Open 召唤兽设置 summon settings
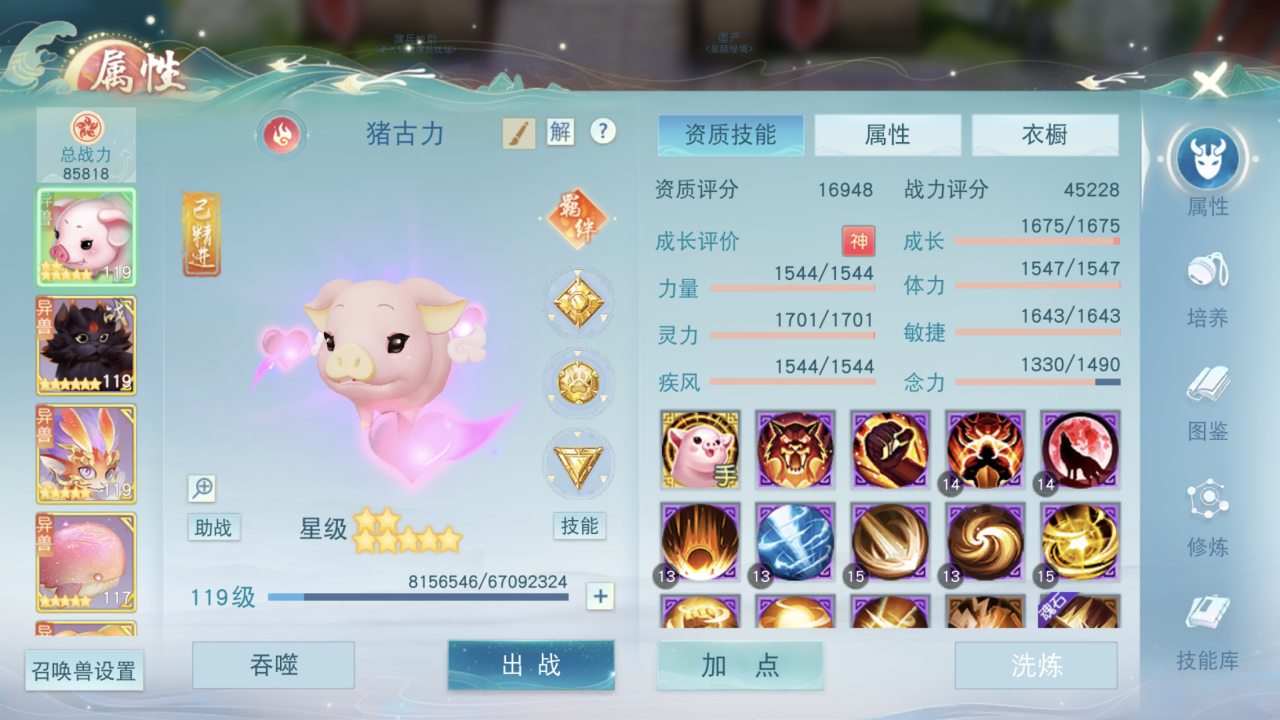Image resolution: width=1280 pixels, height=720 pixels. [84, 671]
